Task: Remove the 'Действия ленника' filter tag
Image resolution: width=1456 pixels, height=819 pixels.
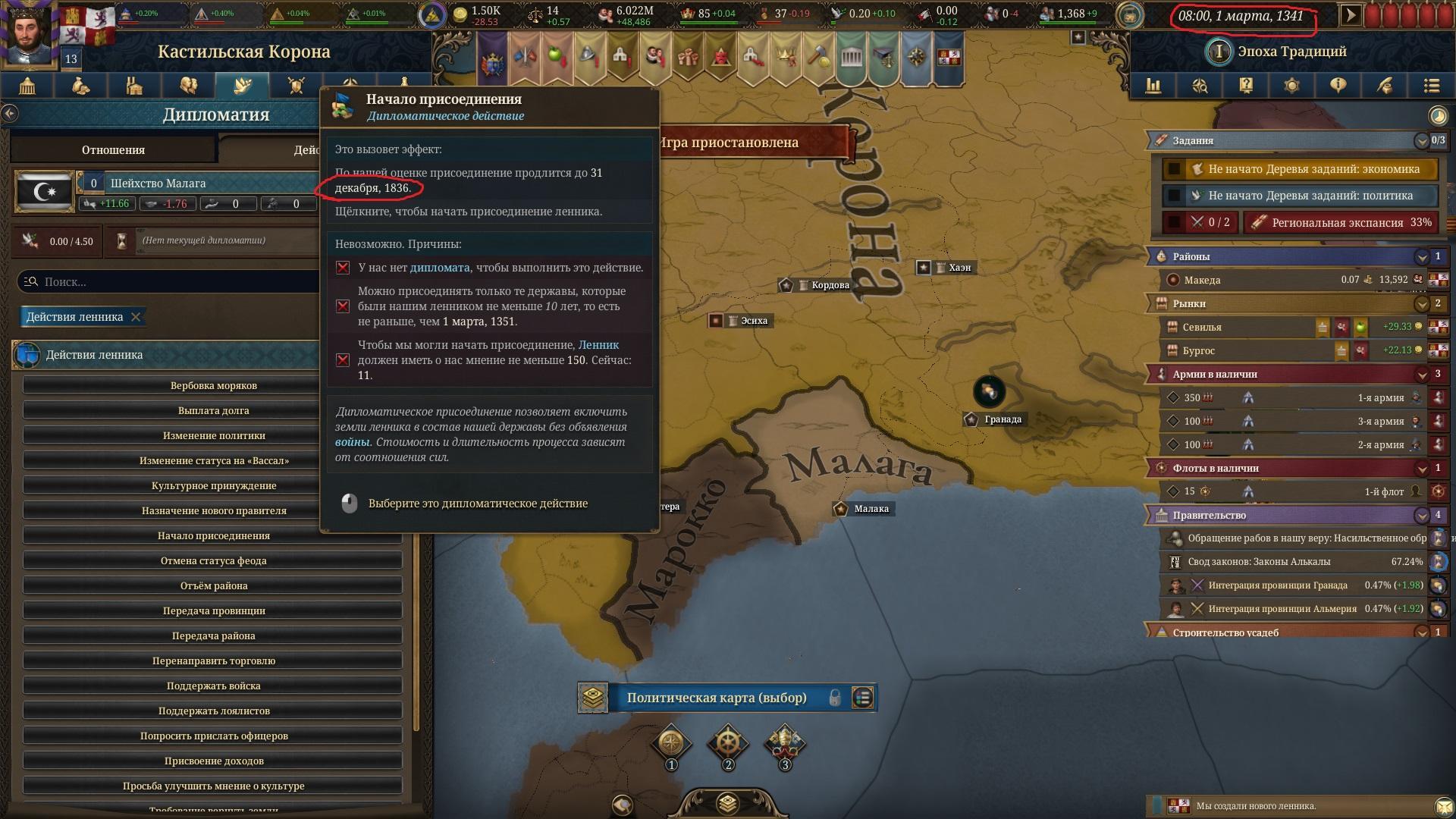Action: (136, 317)
